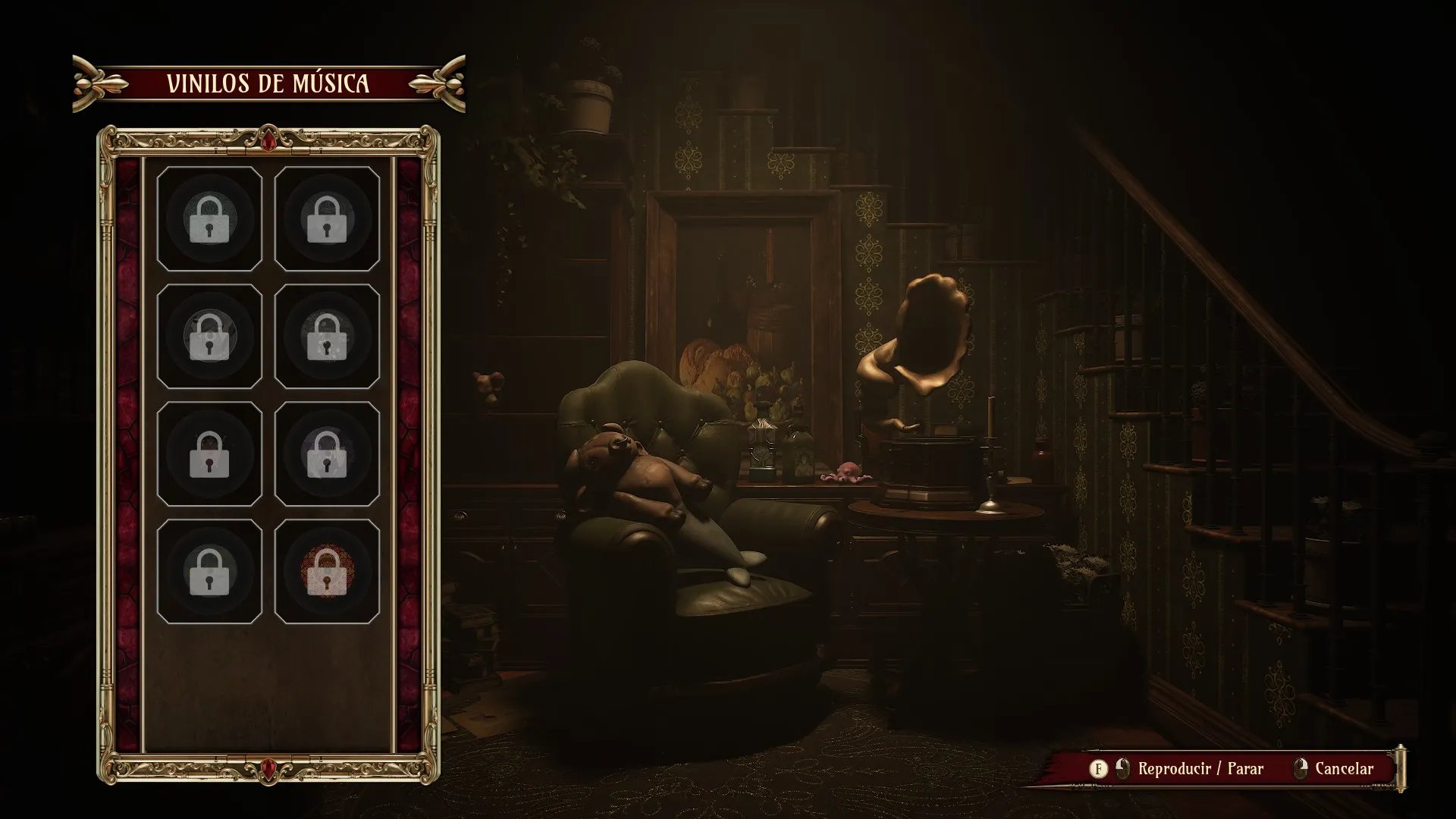Image resolution: width=1456 pixels, height=819 pixels.
Task: Select the locked vinyl with the red label
Action: 327,571
